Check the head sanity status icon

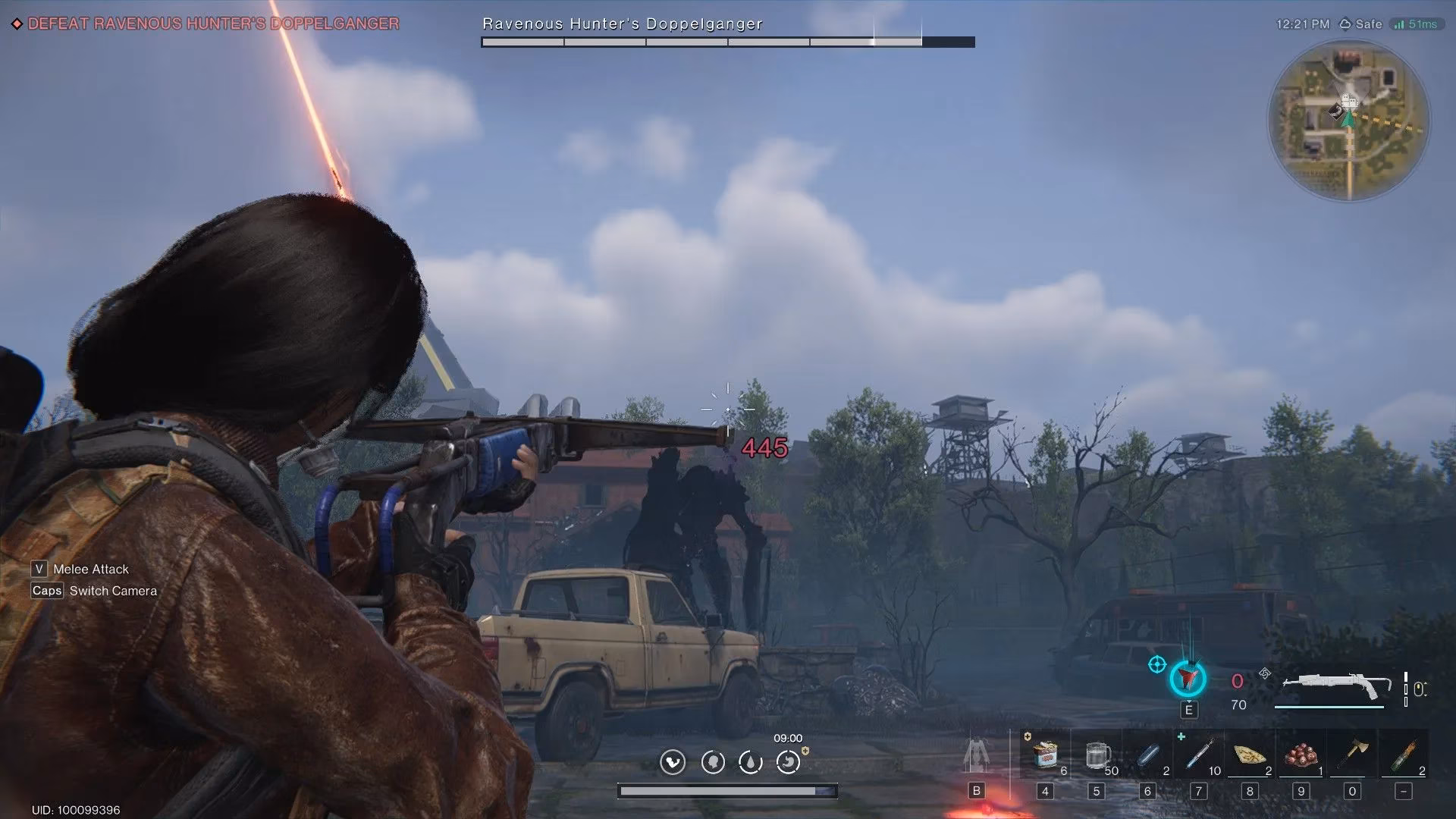(x=713, y=761)
